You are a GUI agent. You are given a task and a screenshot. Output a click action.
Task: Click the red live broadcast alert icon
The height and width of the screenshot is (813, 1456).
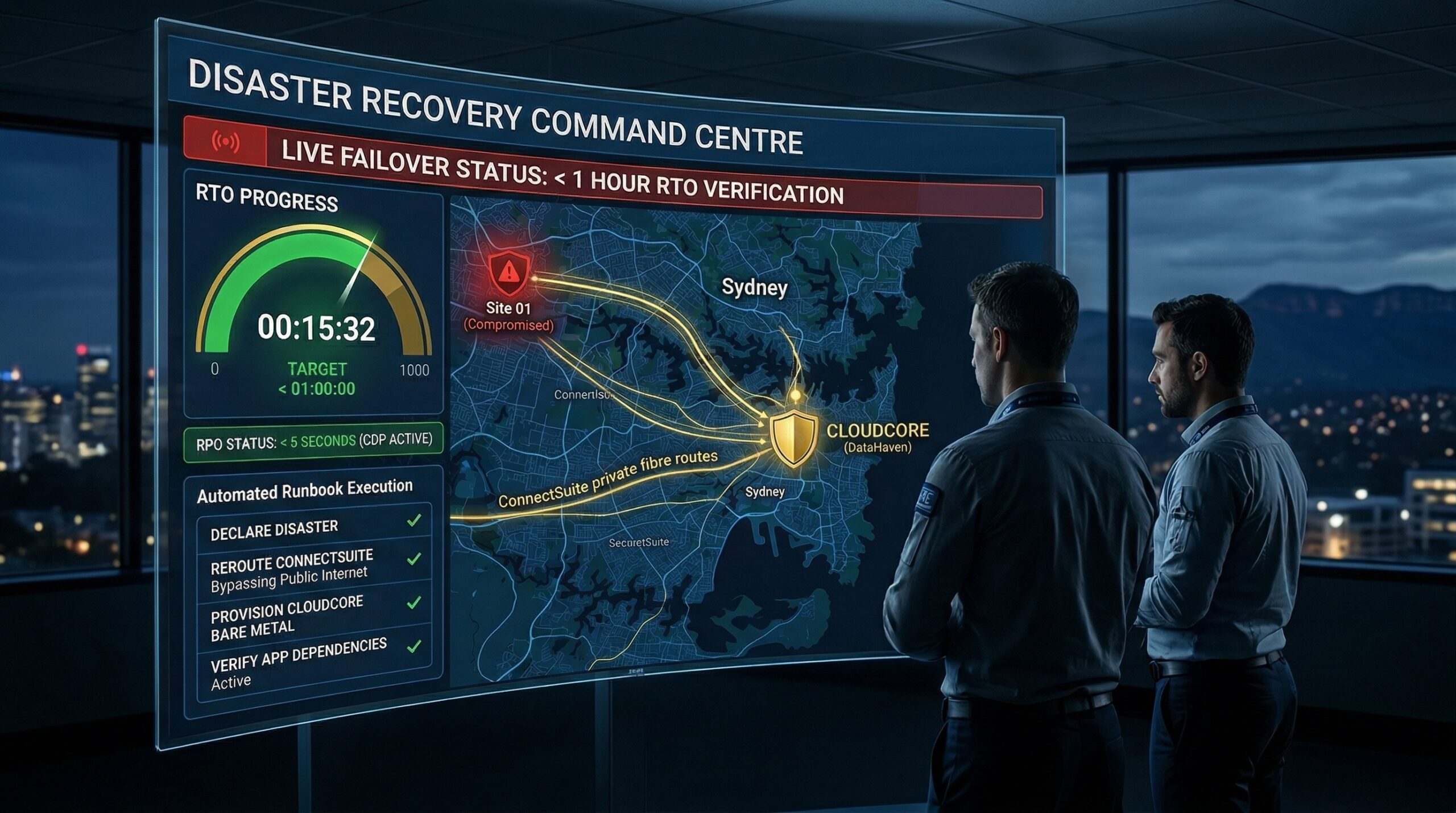(x=226, y=142)
